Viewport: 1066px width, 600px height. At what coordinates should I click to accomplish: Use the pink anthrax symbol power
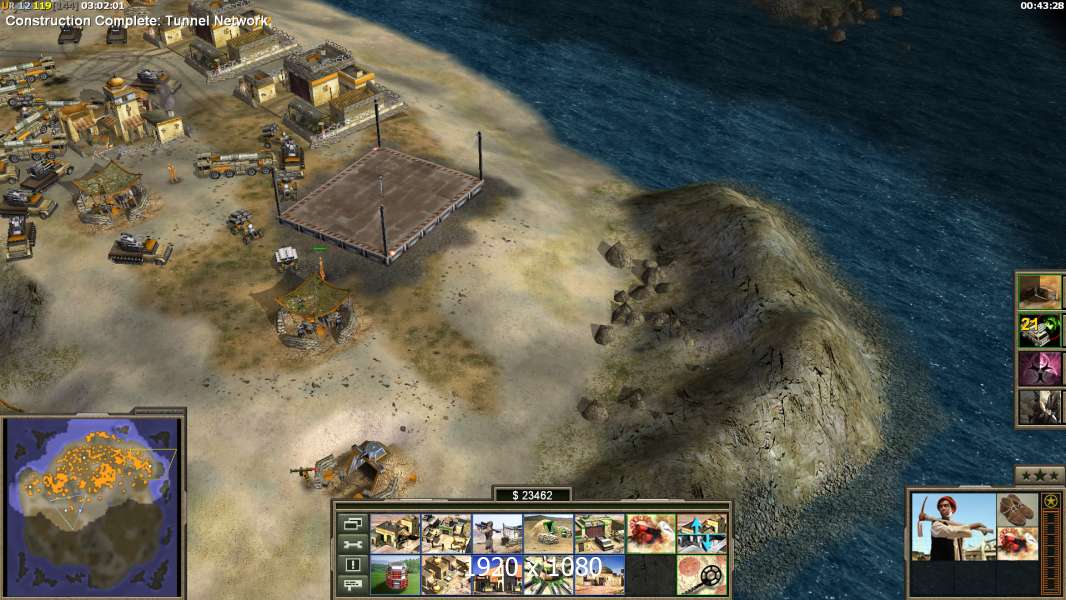pyautogui.click(x=1039, y=367)
